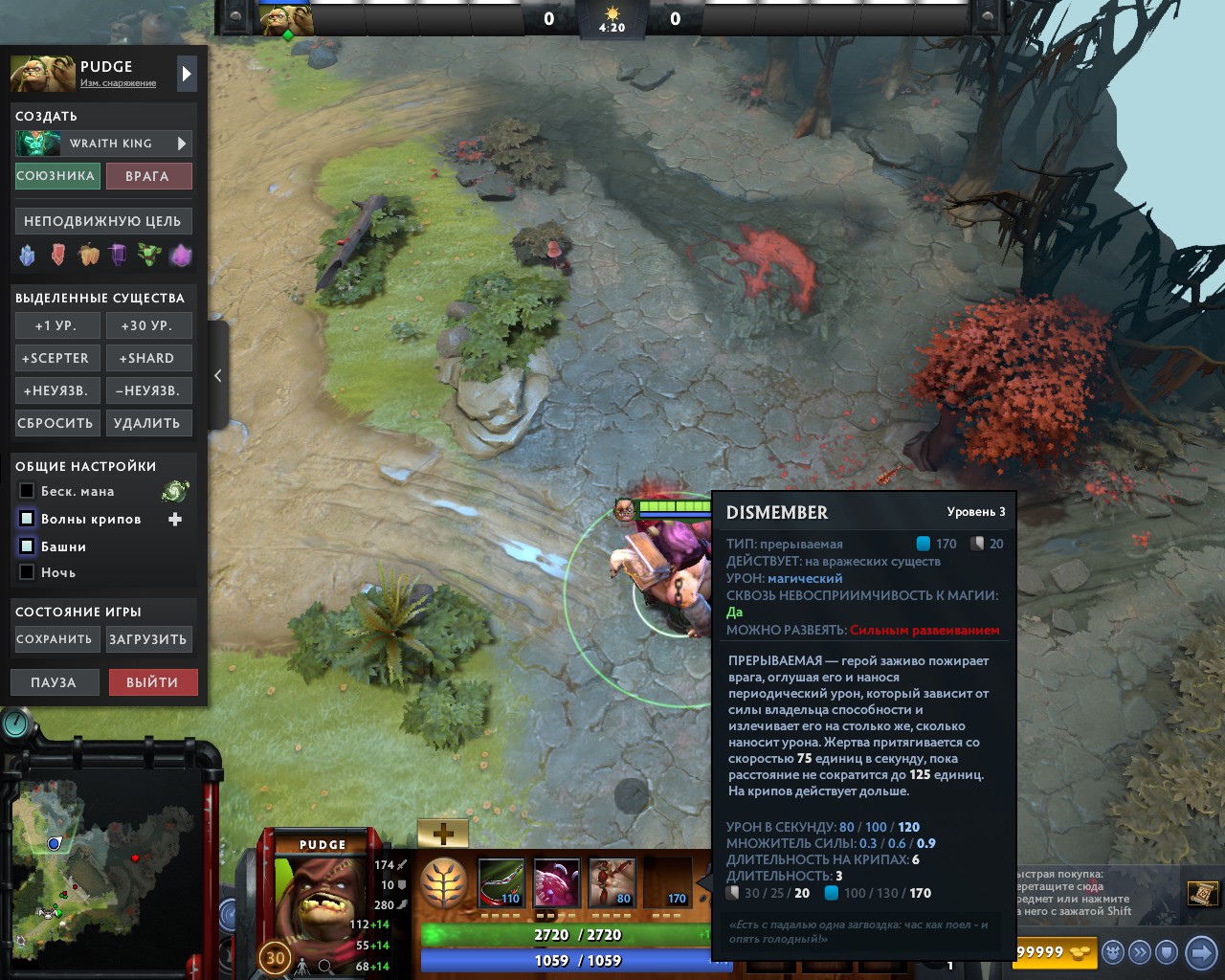Collapse the left demo panel via chevron

(x=217, y=376)
